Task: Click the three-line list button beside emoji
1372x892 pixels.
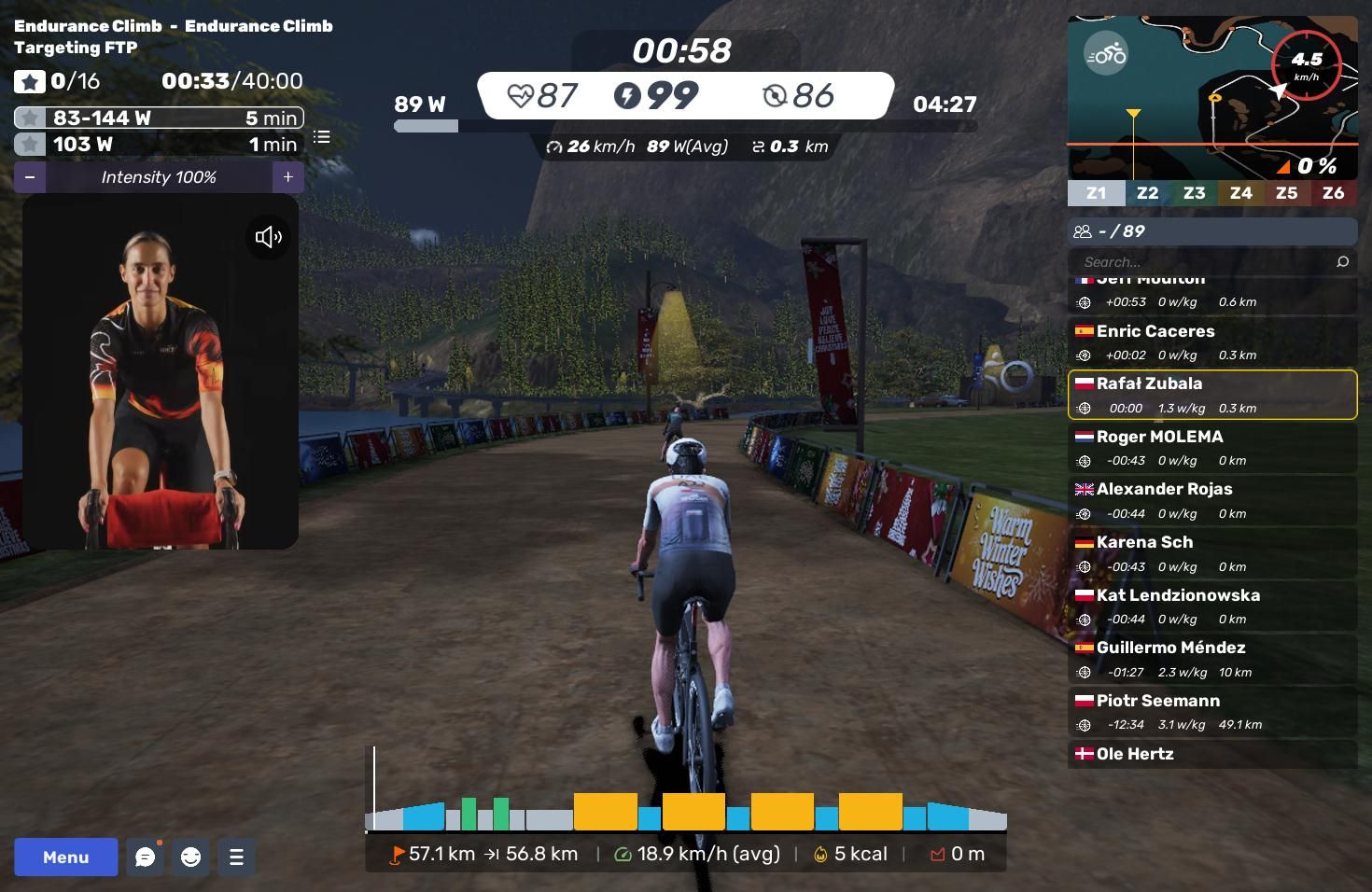Action: pyautogui.click(x=236, y=857)
